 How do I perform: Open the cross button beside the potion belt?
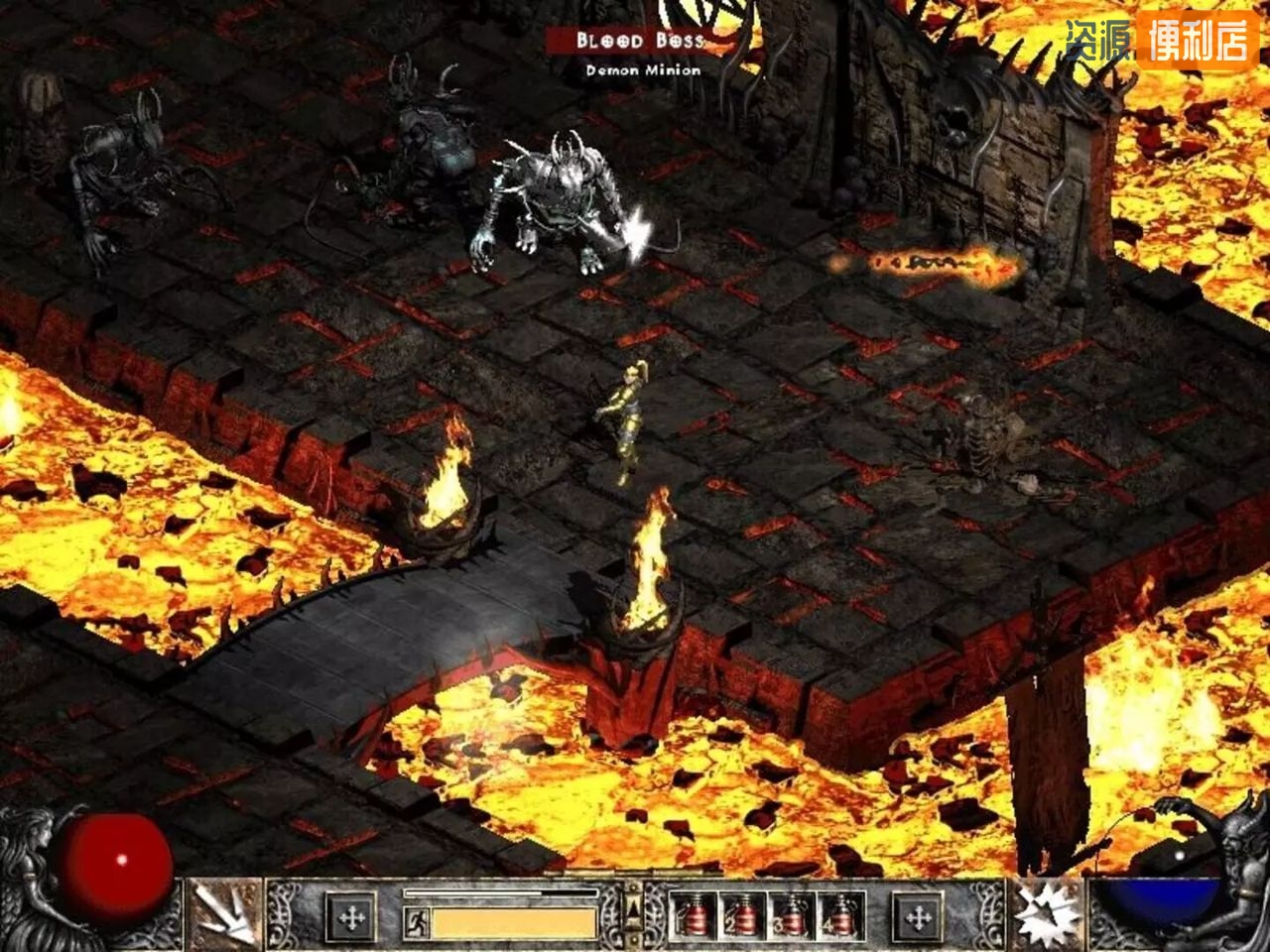(x=918, y=917)
